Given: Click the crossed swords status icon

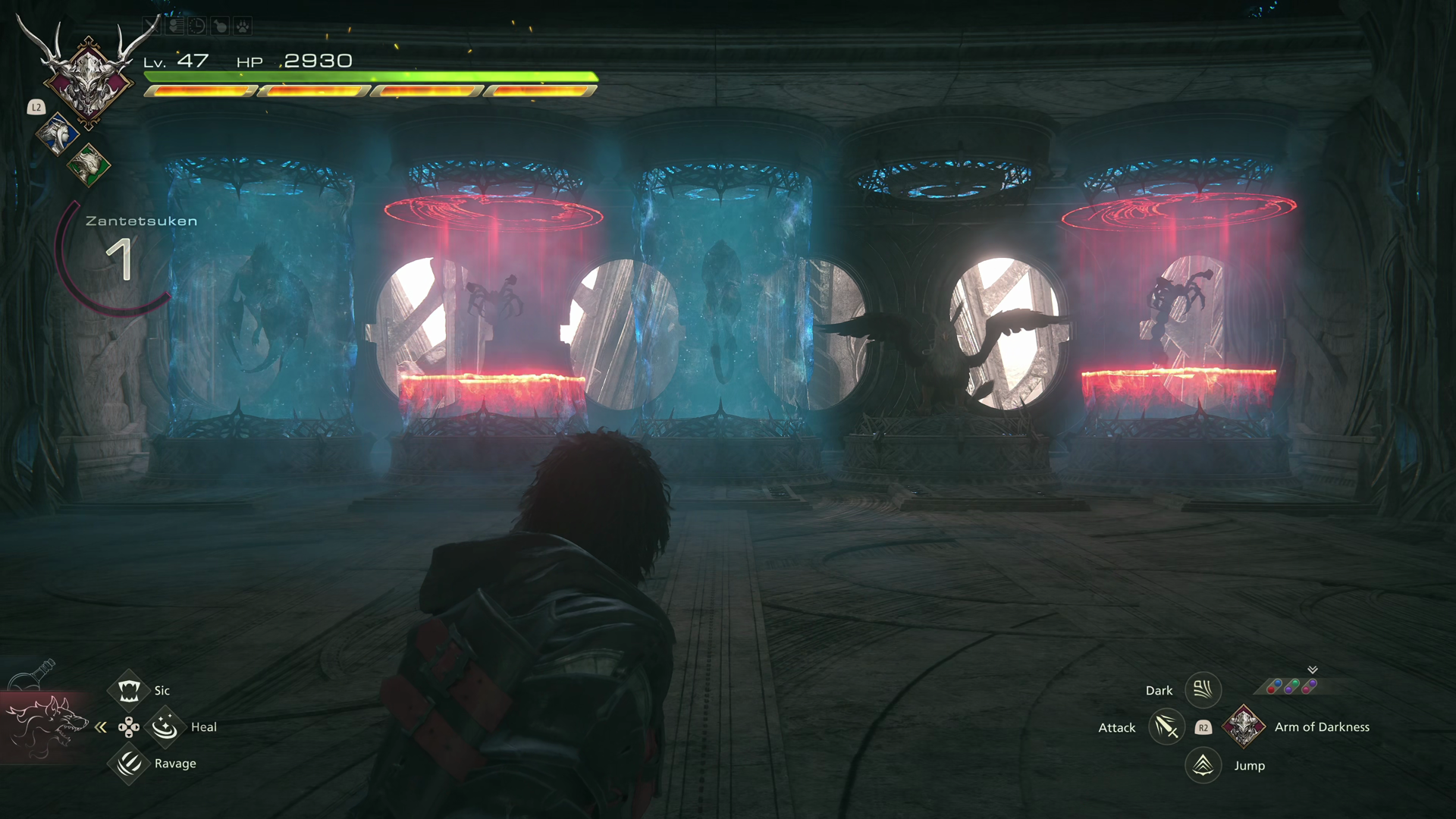Looking at the screenshot, I should [151, 27].
